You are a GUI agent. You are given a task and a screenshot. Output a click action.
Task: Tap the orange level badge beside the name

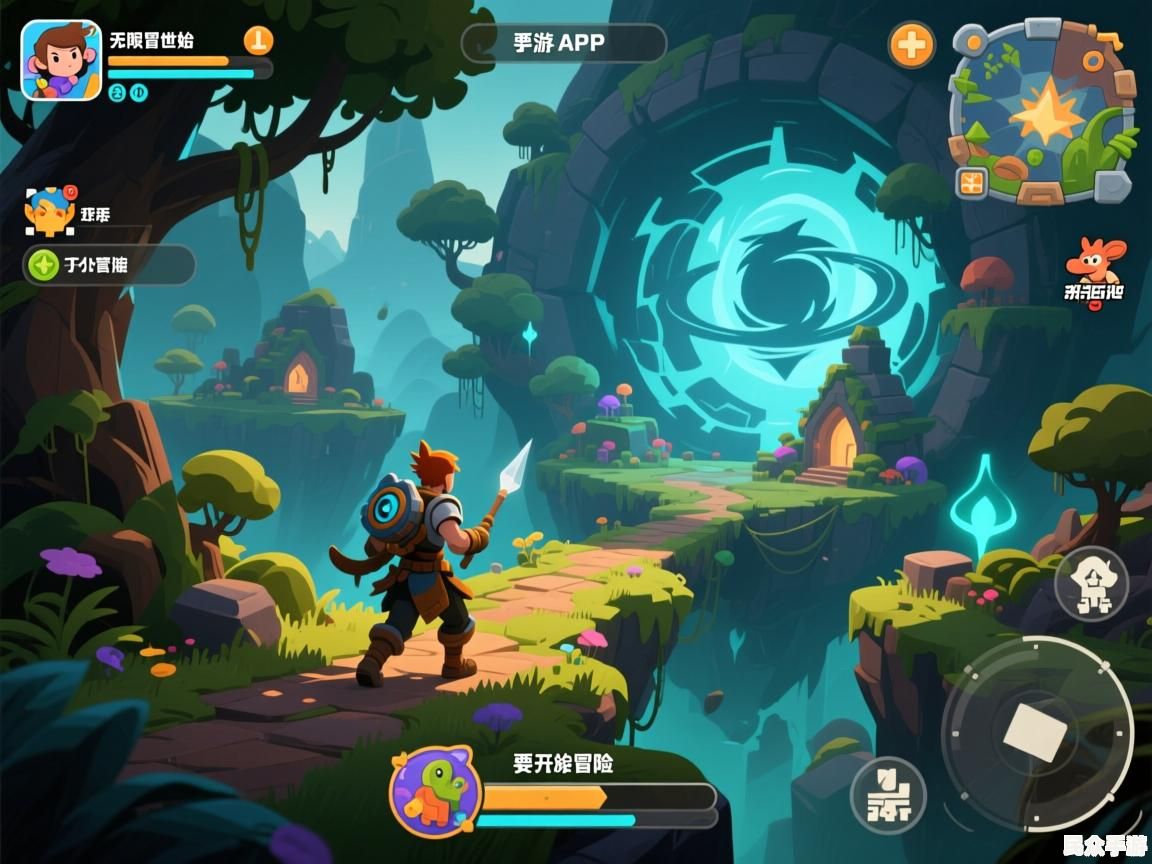258,40
